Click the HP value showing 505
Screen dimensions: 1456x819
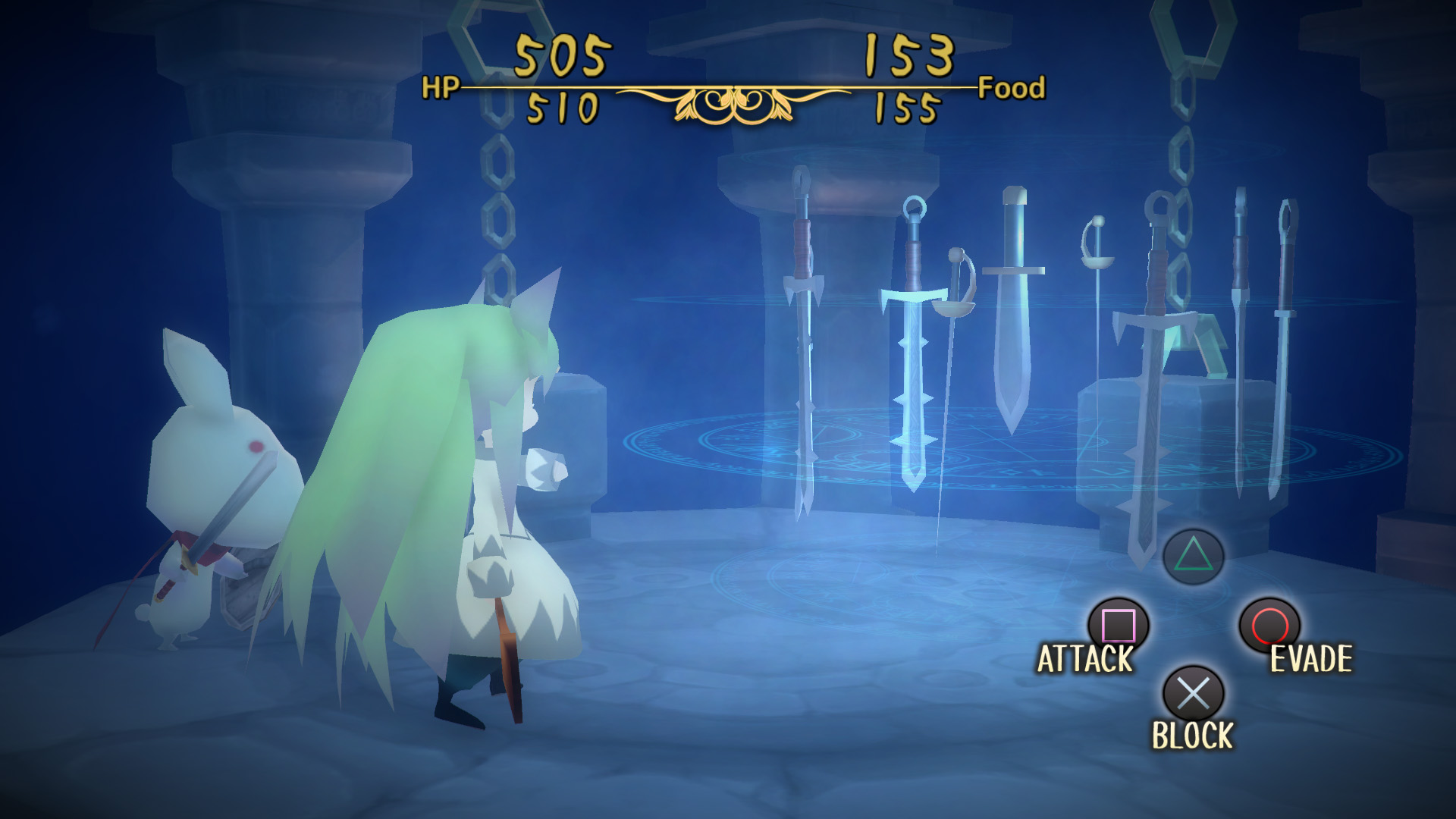pyautogui.click(x=561, y=53)
